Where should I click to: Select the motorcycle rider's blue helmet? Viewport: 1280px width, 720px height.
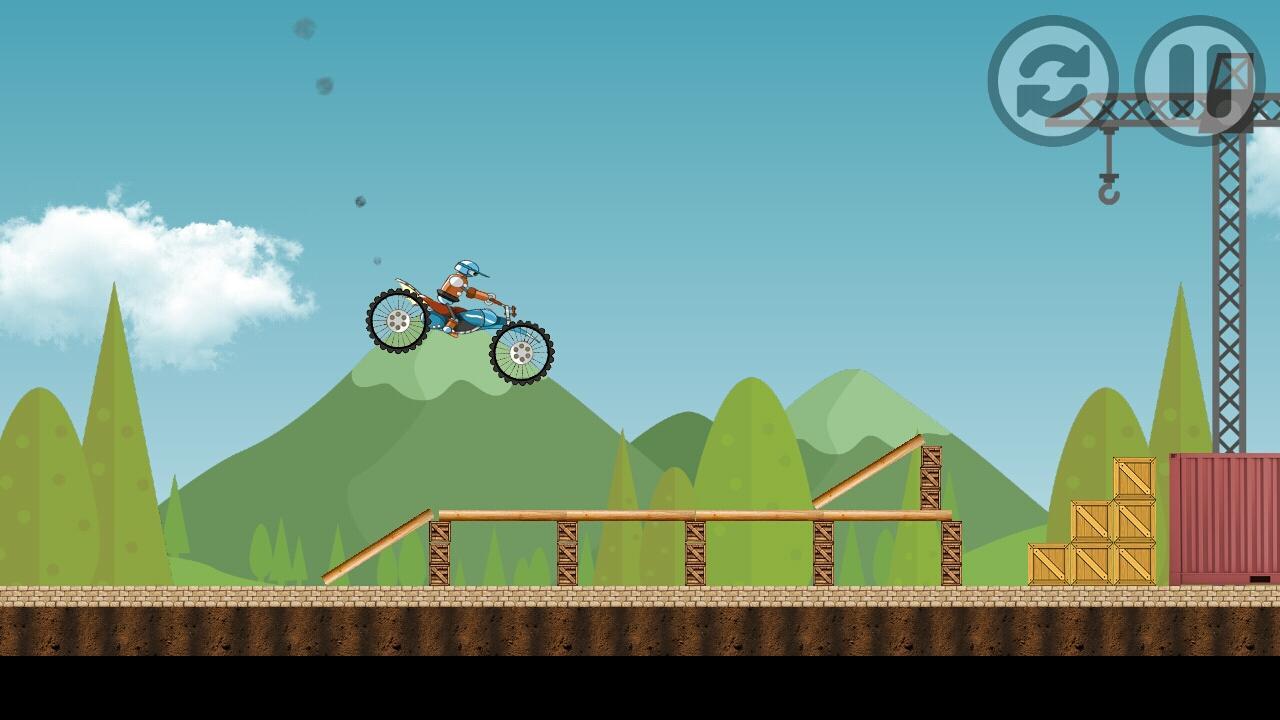coord(467,265)
